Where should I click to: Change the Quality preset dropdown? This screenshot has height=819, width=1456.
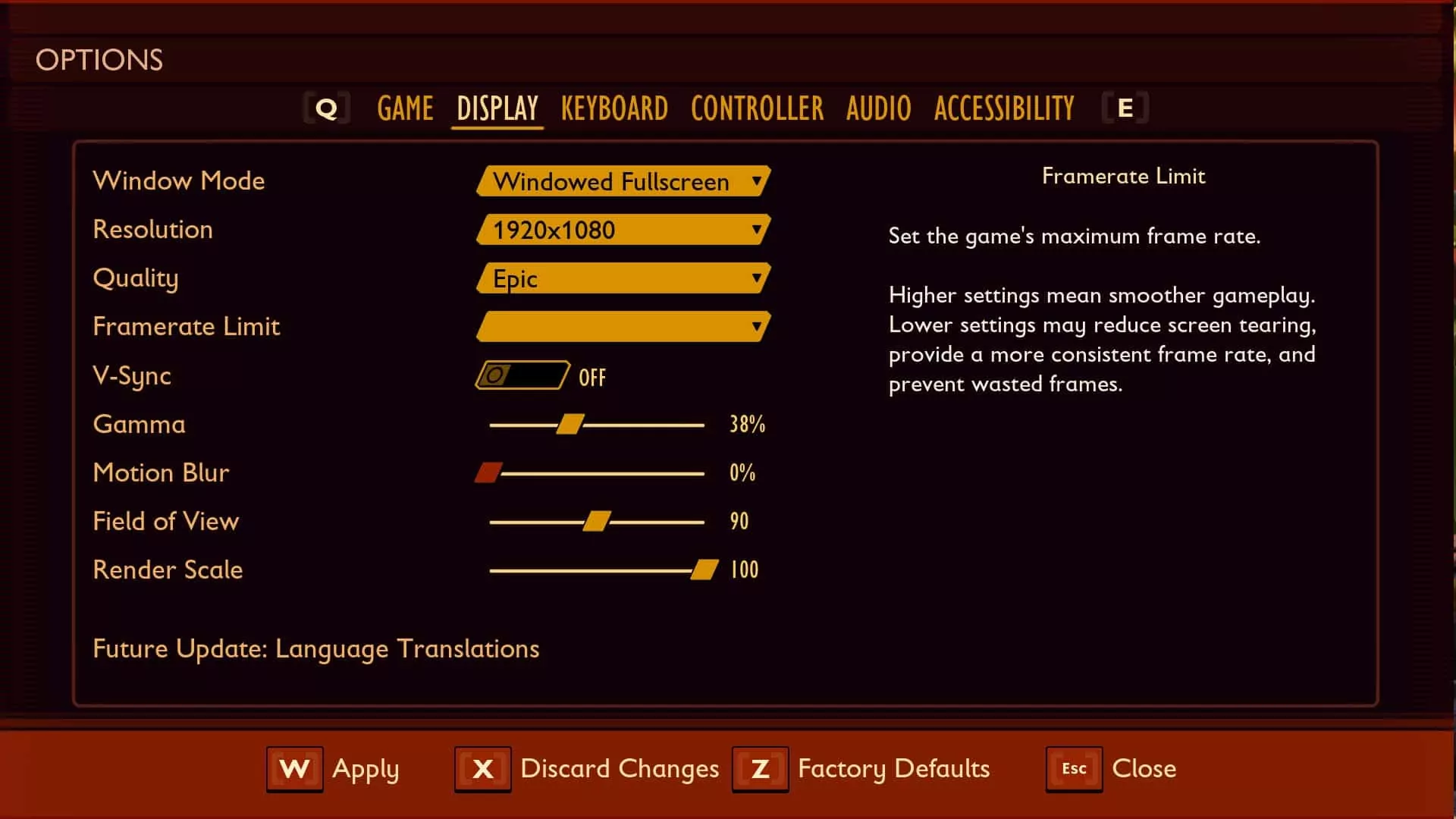(x=623, y=278)
